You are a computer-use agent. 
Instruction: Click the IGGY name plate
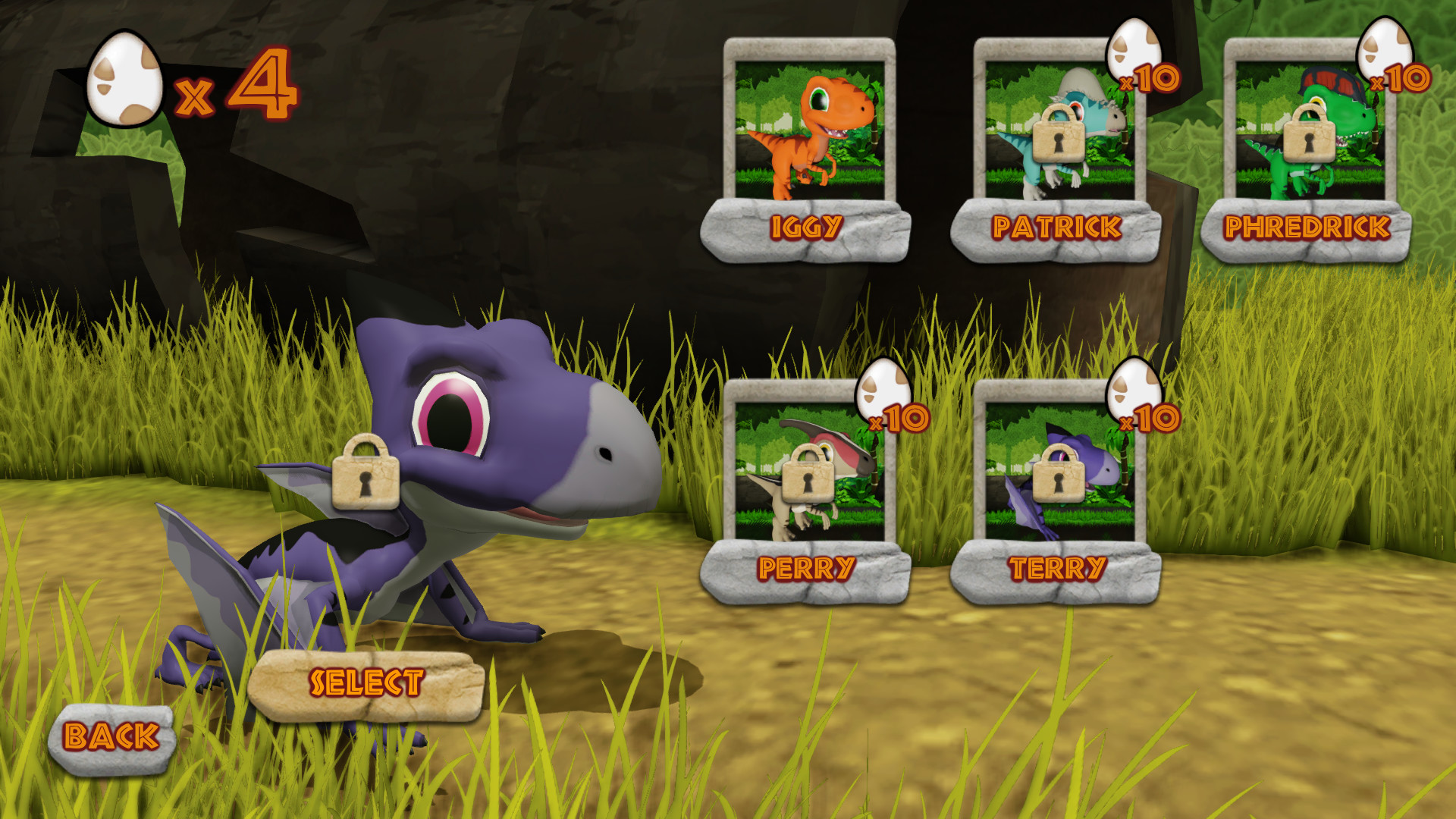809,224
